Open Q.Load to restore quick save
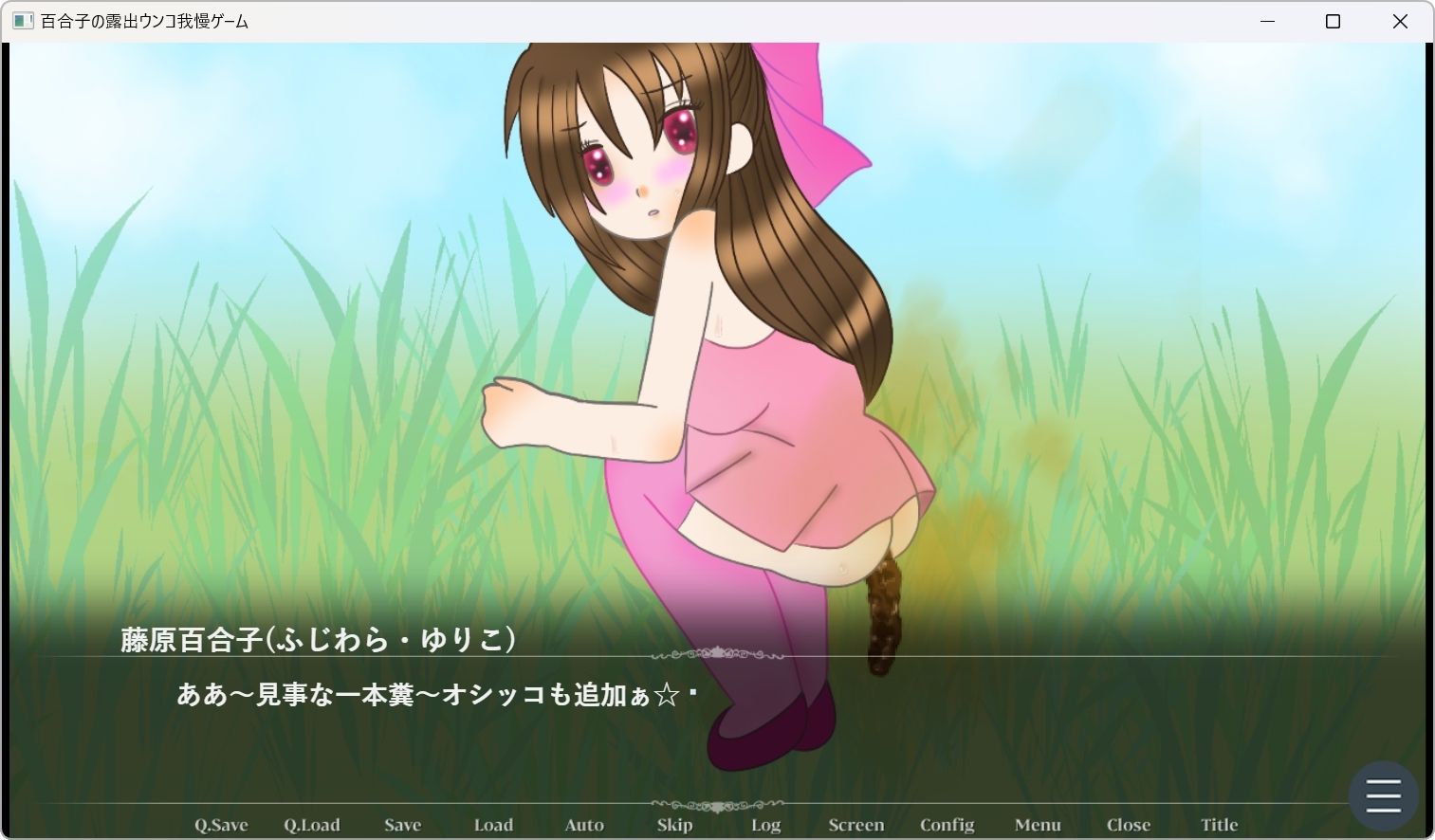The height and width of the screenshot is (840, 1435). click(x=312, y=824)
